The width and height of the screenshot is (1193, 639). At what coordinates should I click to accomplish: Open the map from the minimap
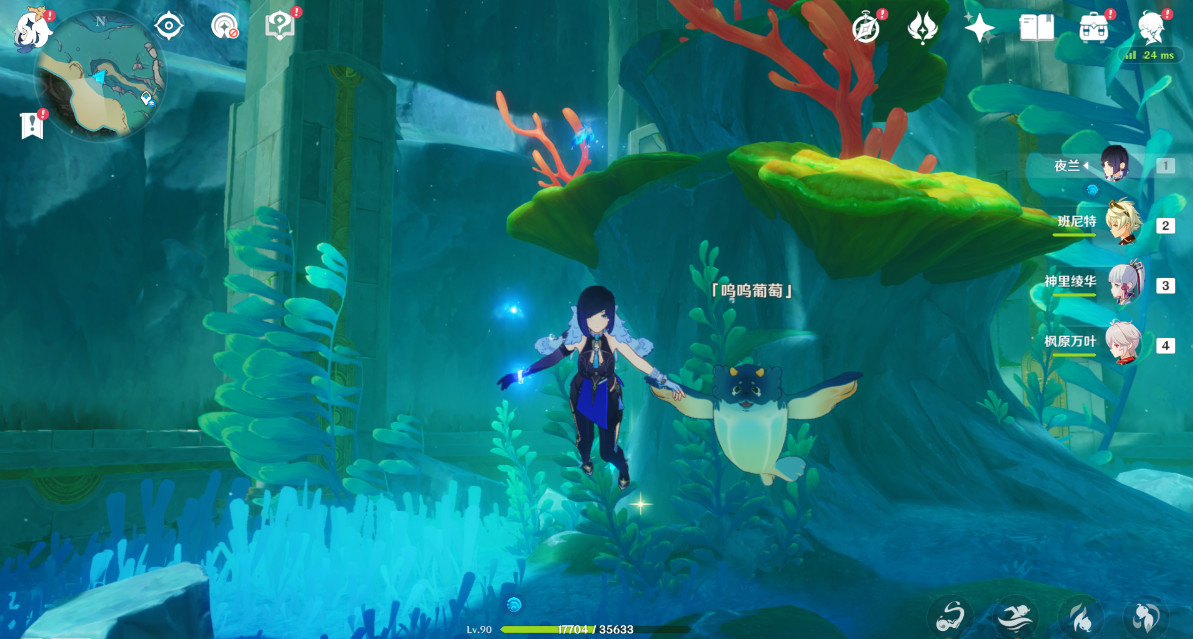[100, 75]
